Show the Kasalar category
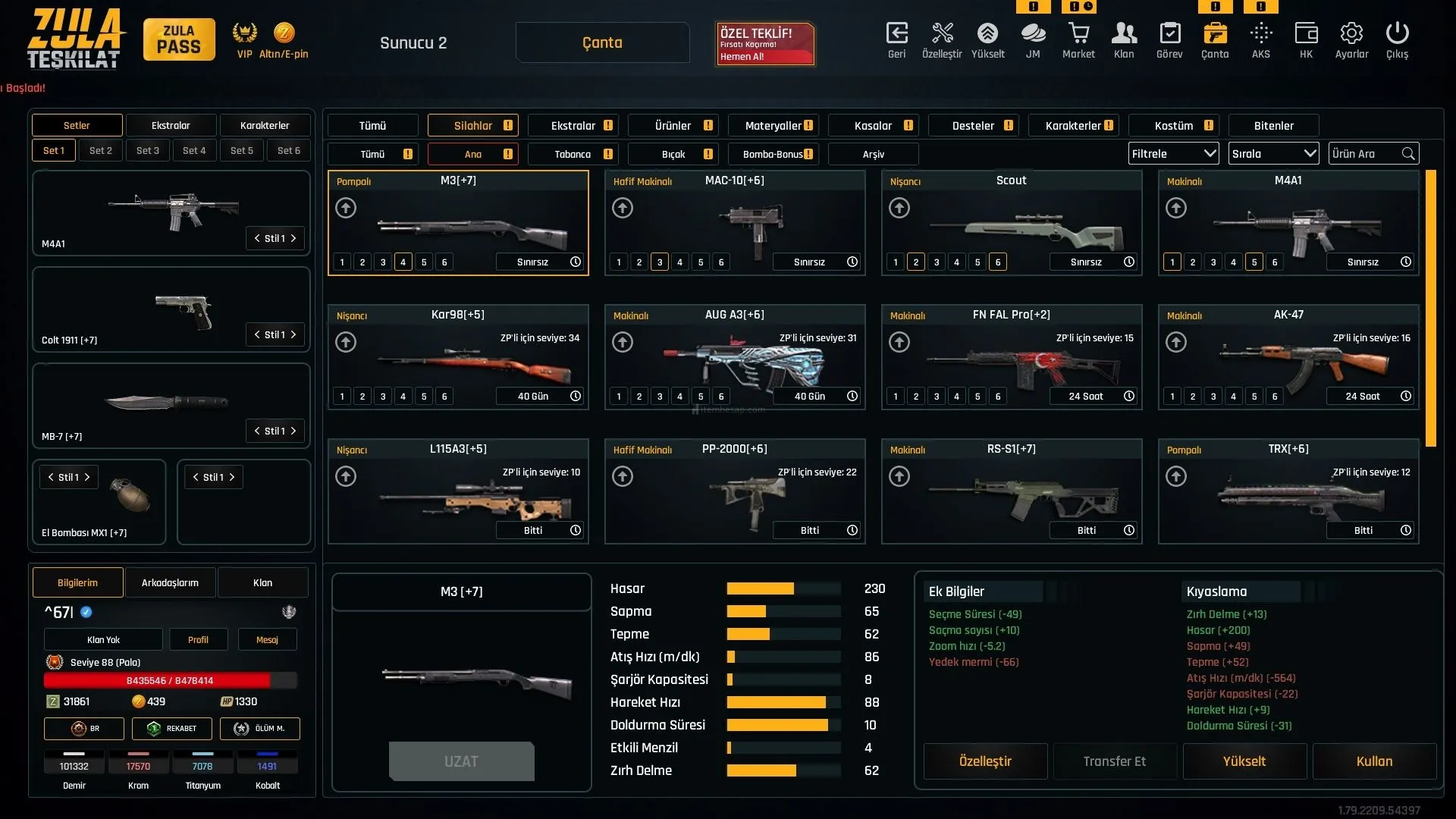Viewport: 1456px width, 819px height. pyautogui.click(x=873, y=126)
